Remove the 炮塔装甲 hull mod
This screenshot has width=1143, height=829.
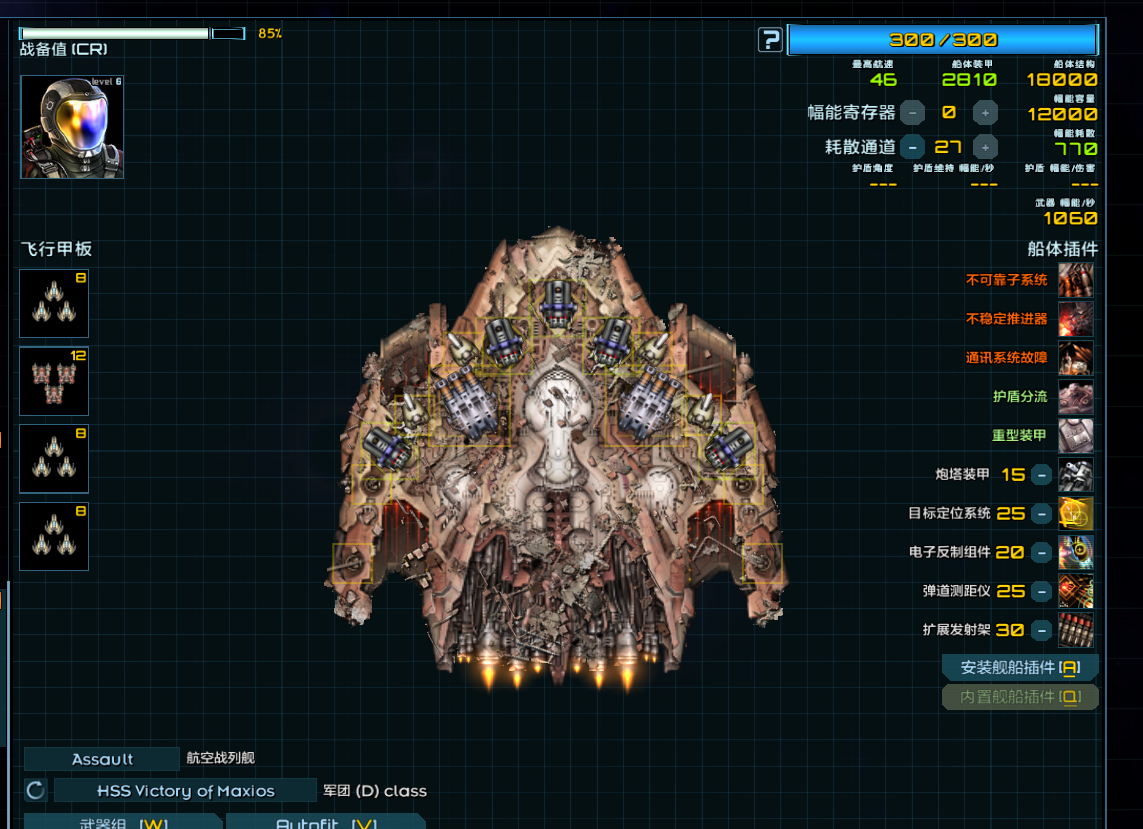click(x=1041, y=475)
